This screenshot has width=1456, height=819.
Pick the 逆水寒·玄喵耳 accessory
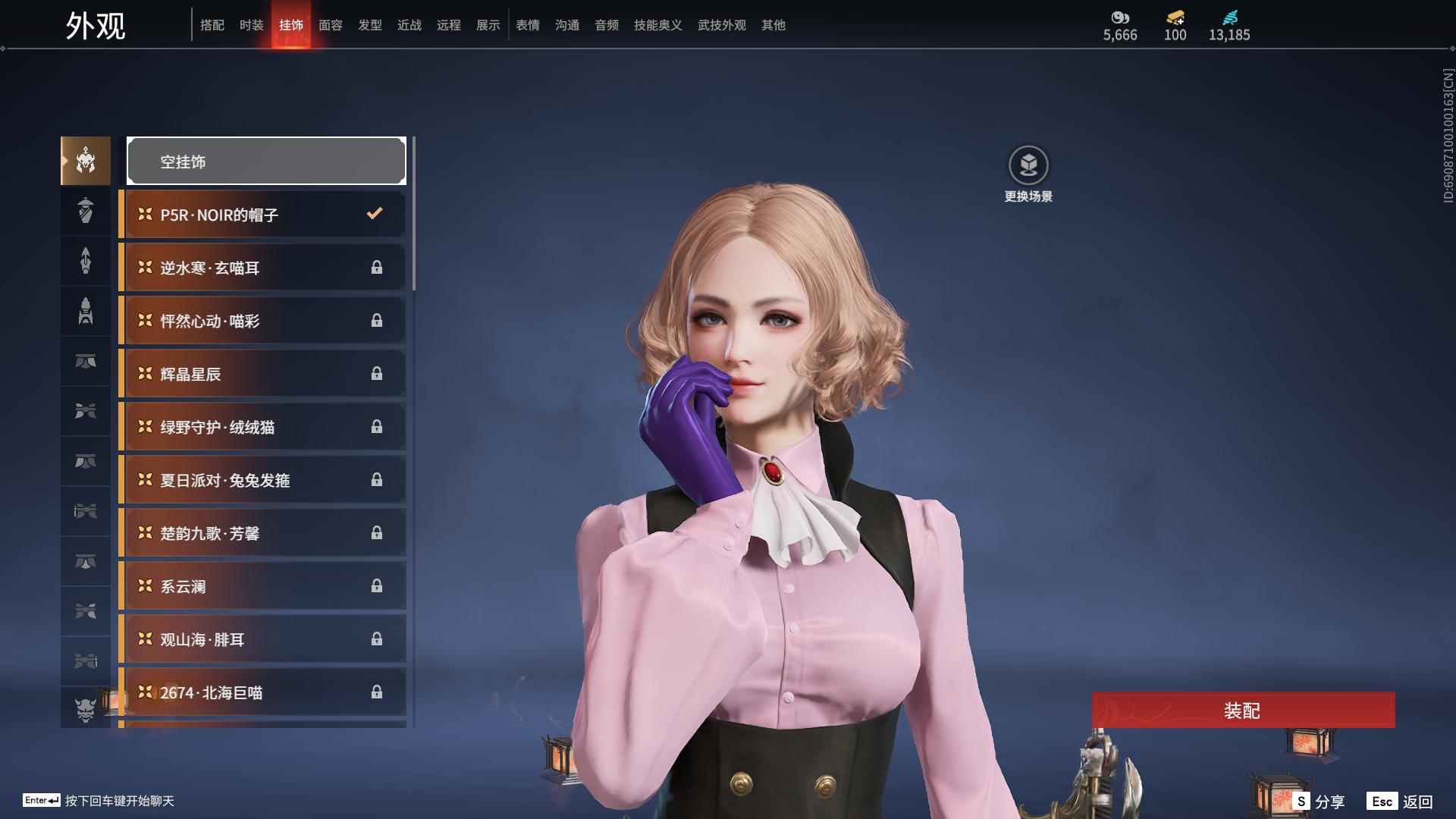pos(263,268)
